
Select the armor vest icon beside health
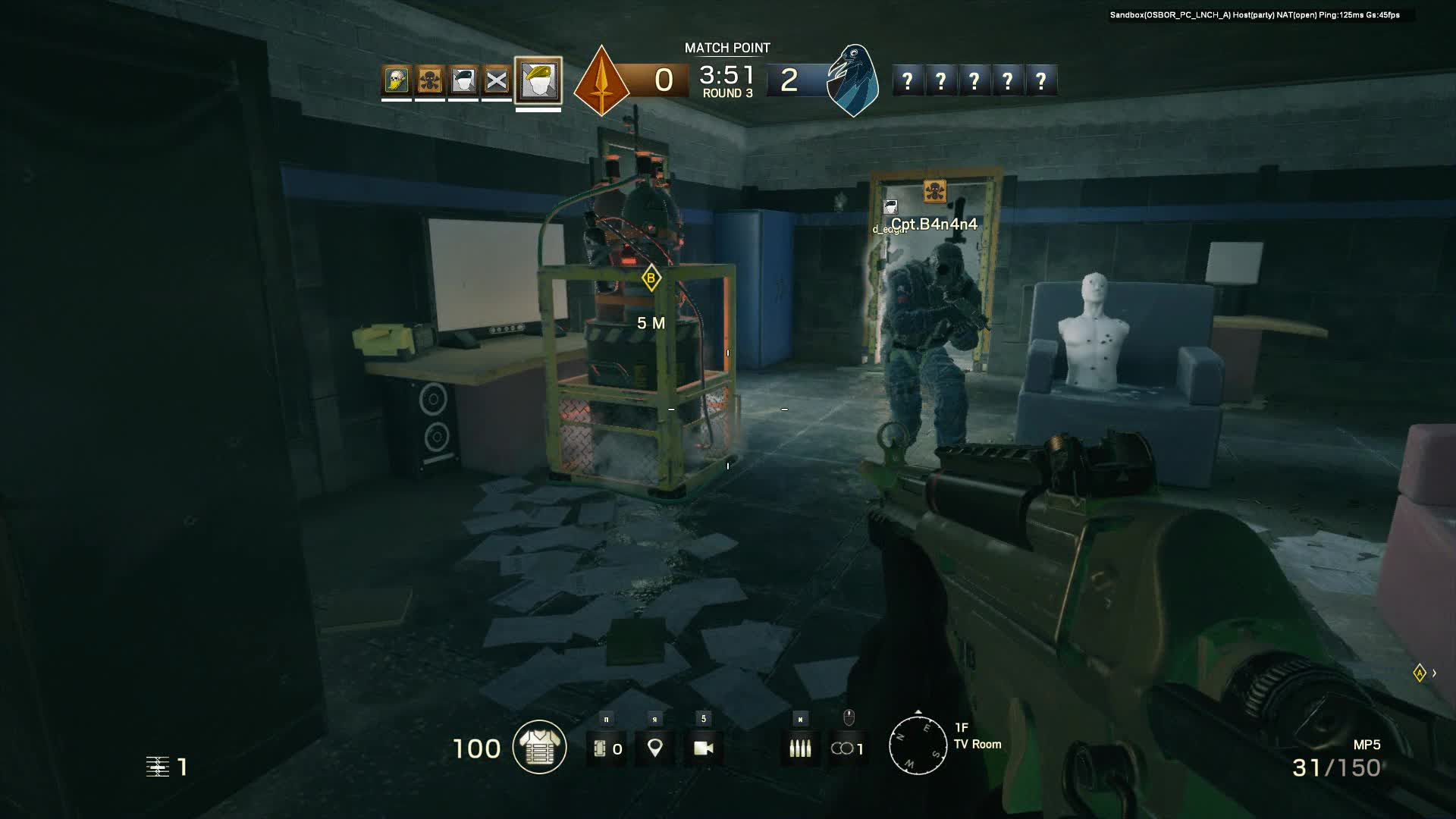click(x=540, y=747)
